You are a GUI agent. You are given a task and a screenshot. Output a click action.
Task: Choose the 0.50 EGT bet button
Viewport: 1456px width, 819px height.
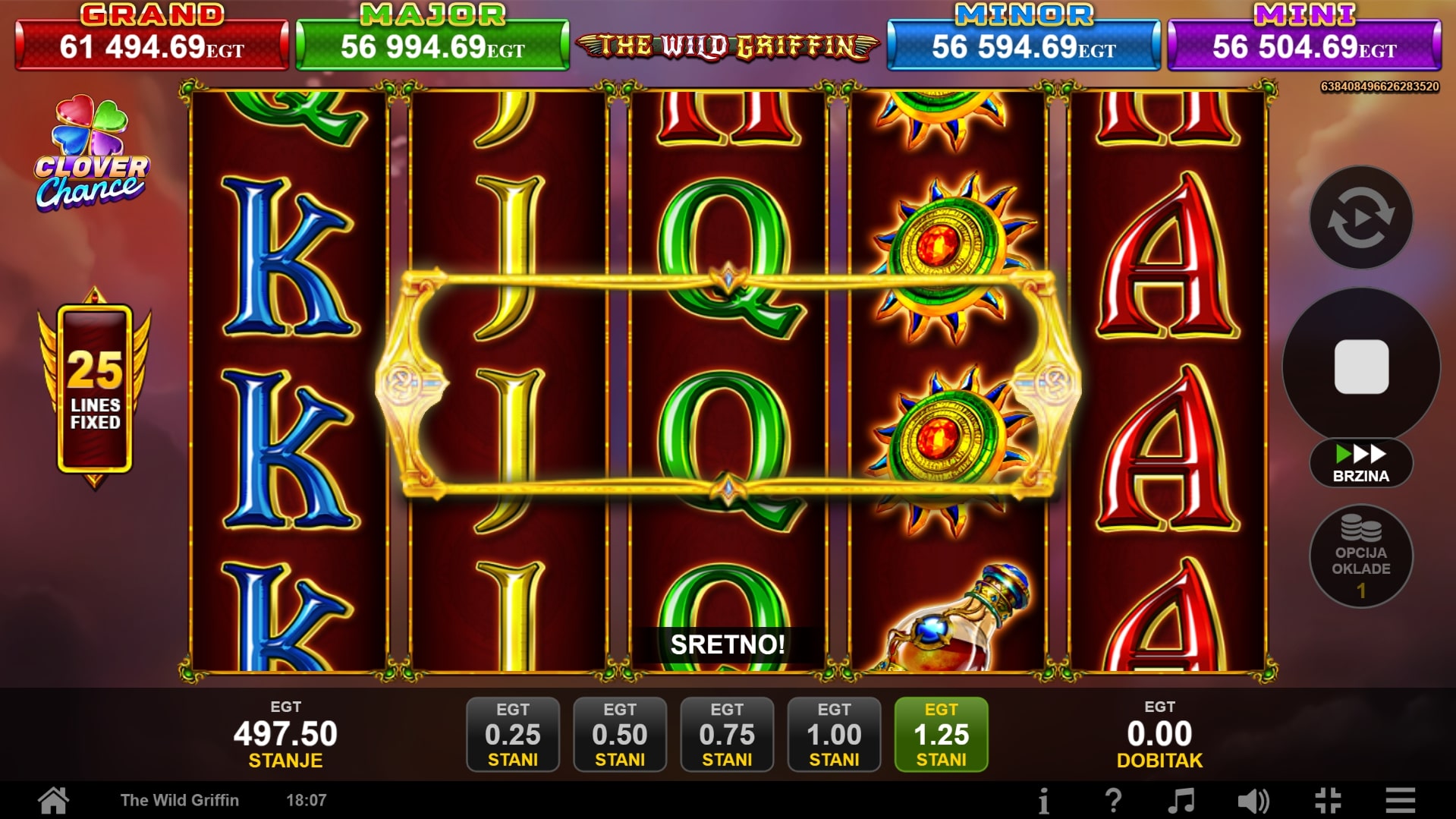(x=620, y=734)
